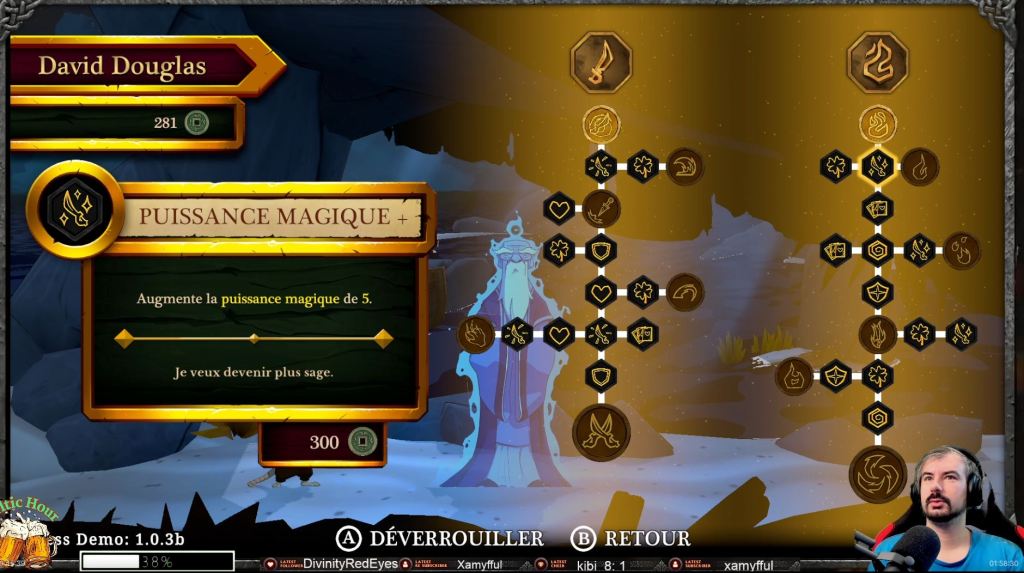Choose the gold unlocked node under the scimitar header
The width and height of the screenshot is (1024, 573).
[x=601, y=124]
